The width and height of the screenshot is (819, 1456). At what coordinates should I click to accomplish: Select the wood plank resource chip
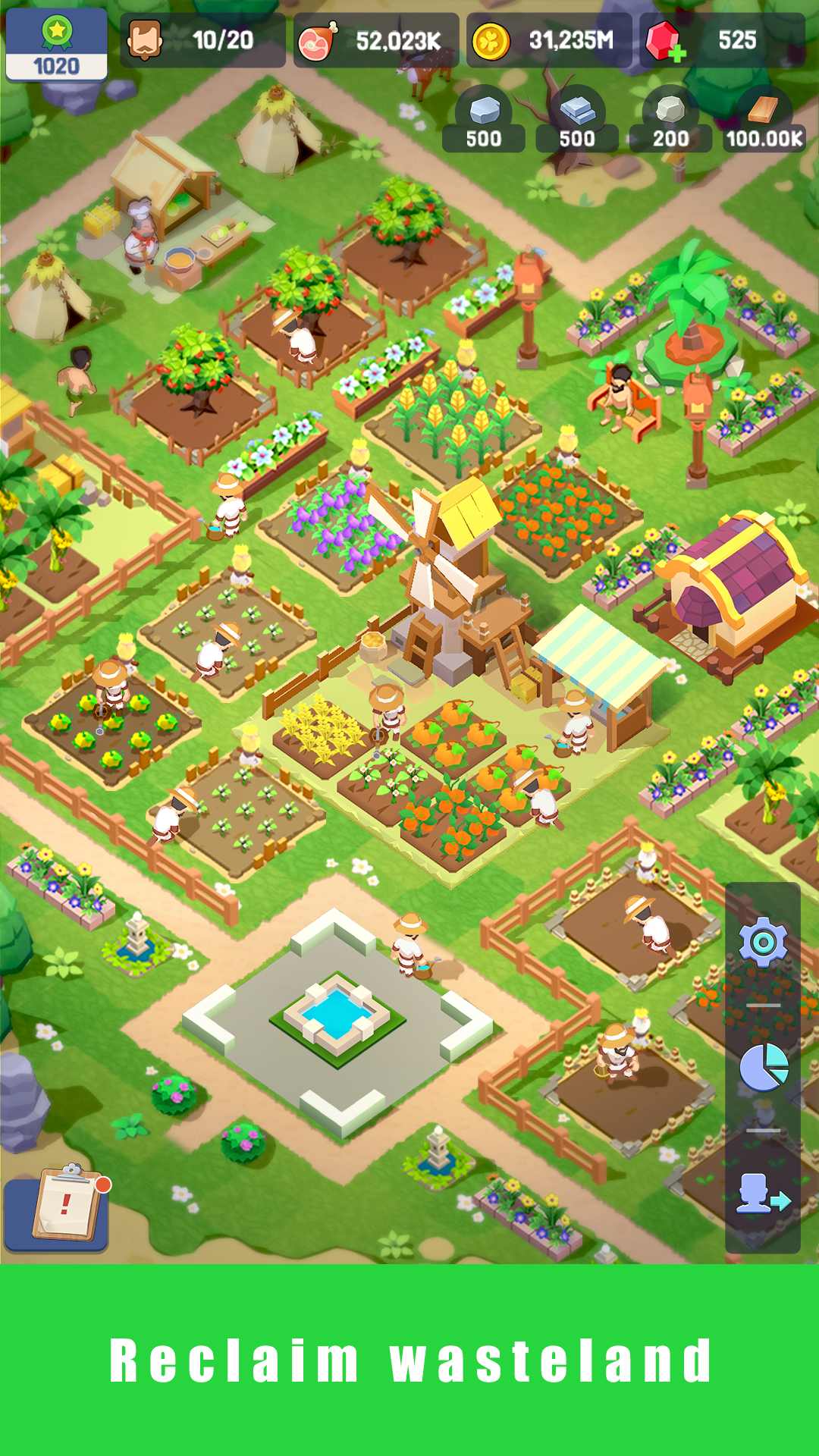click(764, 121)
